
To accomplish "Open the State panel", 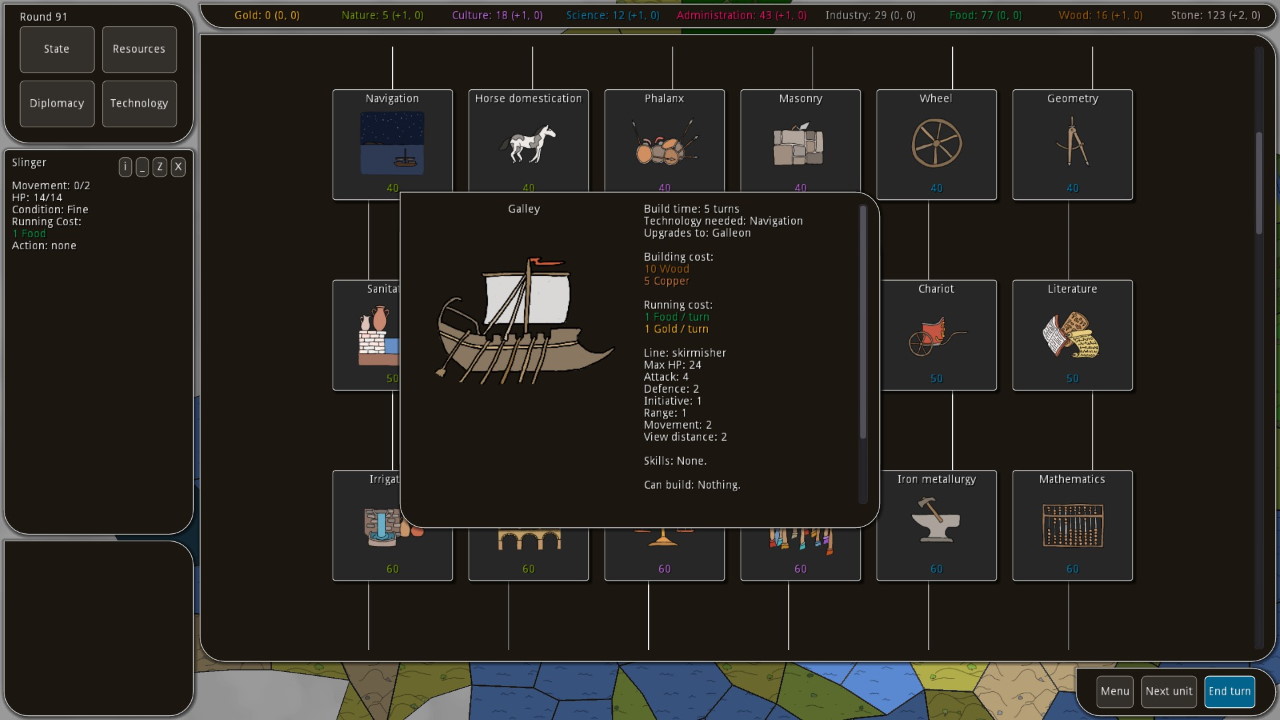I will (x=57, y=49).
